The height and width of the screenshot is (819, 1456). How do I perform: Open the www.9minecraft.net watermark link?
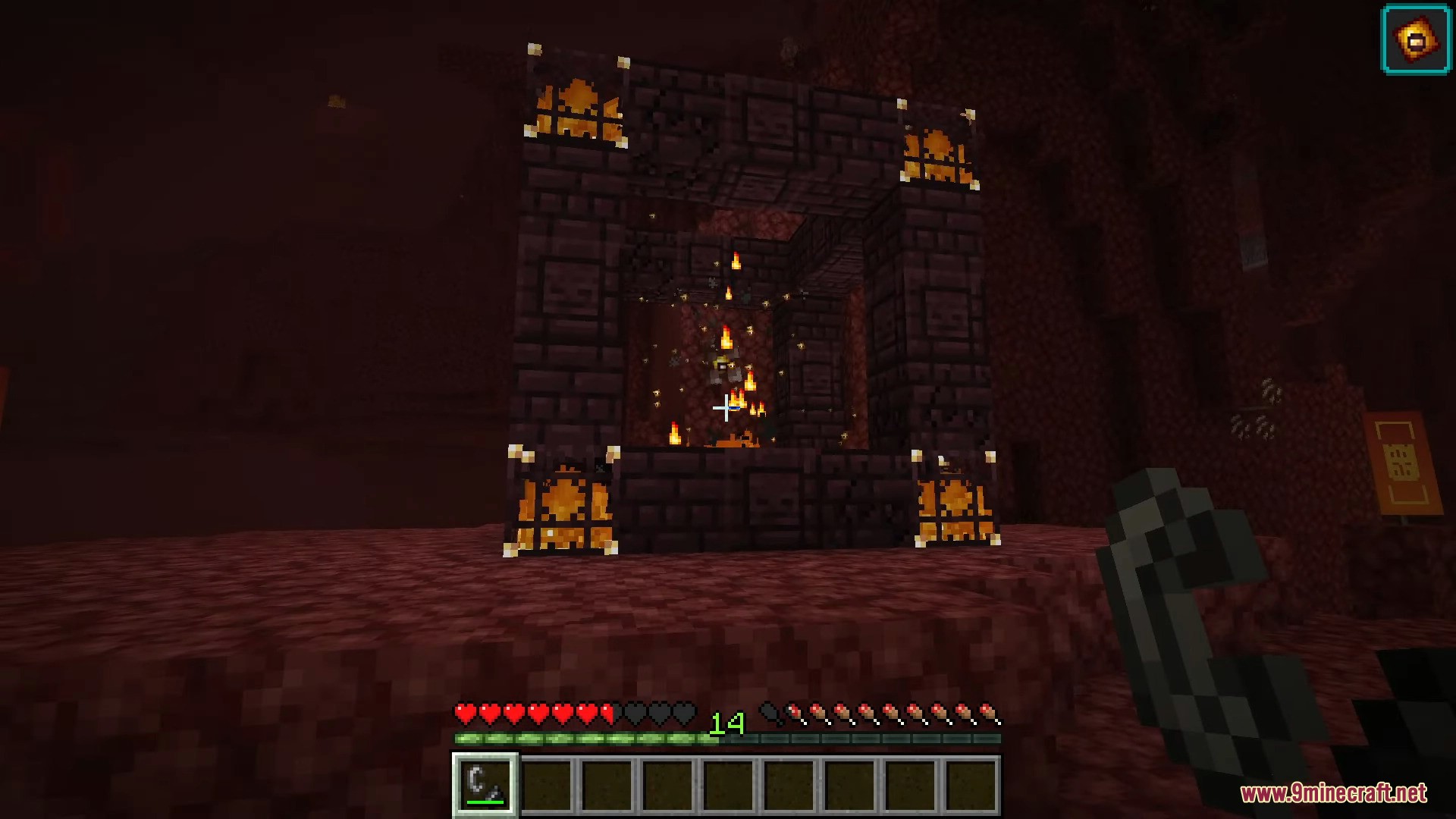click(x=1333, y=793)
